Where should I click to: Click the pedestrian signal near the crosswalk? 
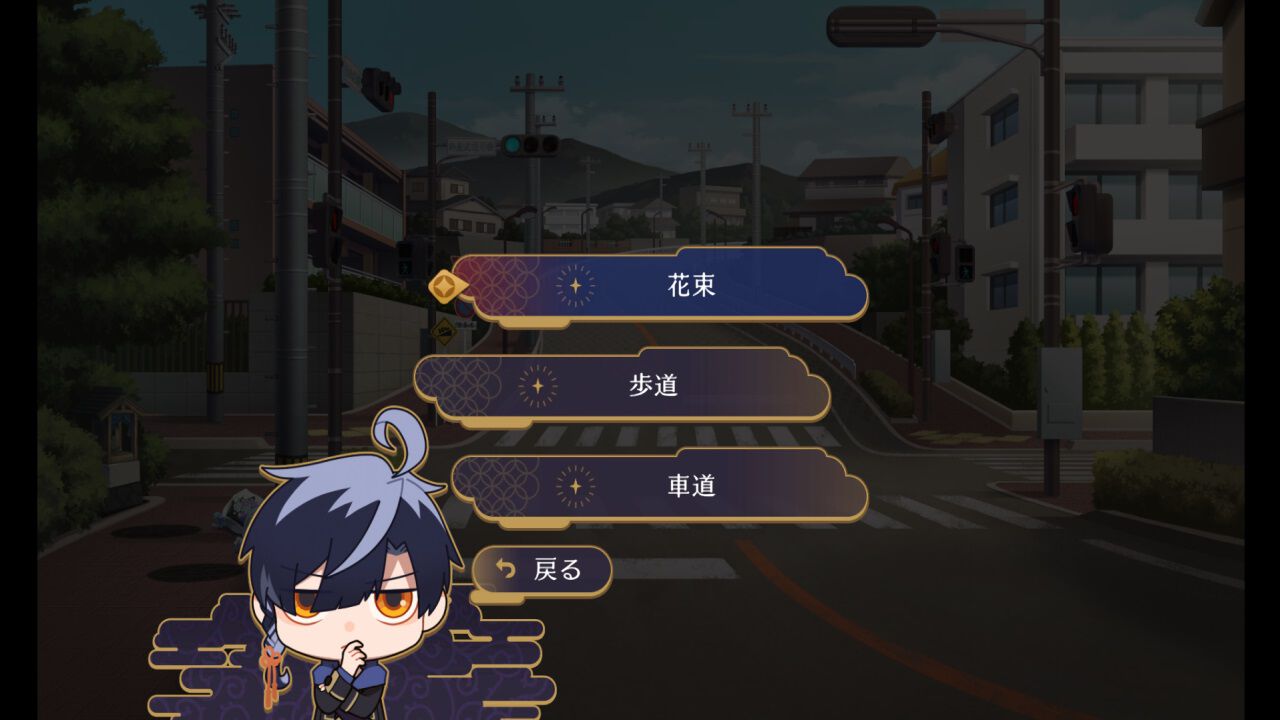pos(965,265)
